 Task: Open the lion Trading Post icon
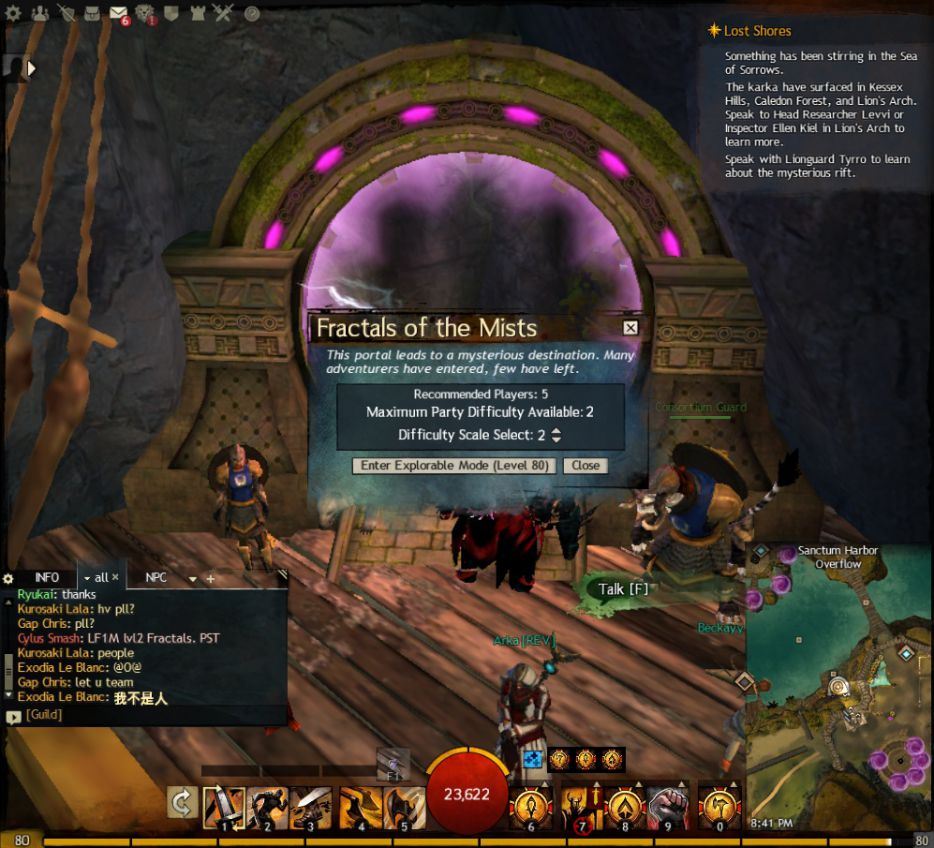[x=145, y=13]
